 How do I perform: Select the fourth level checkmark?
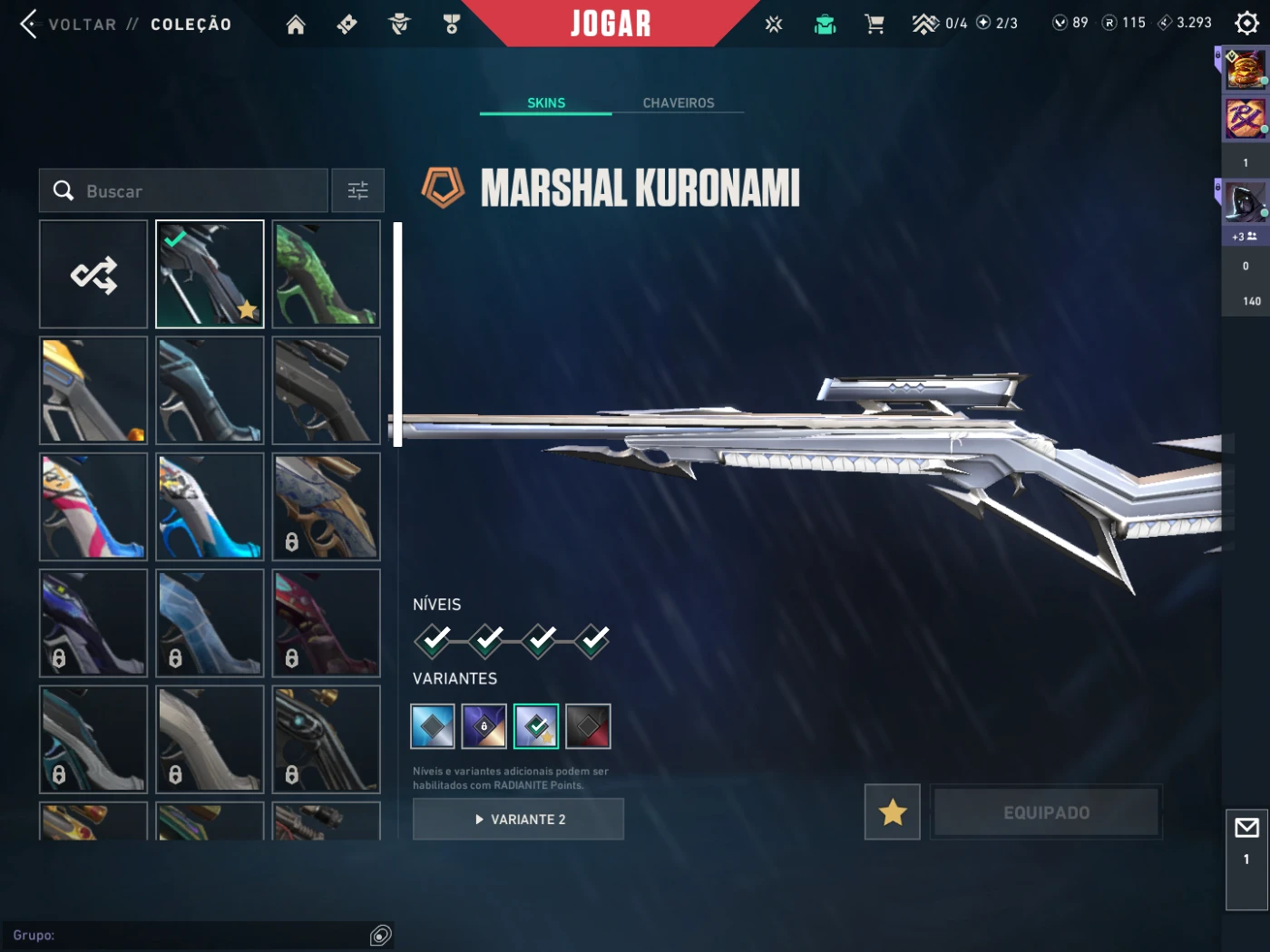pyautogui.click(x=593, y=641)
